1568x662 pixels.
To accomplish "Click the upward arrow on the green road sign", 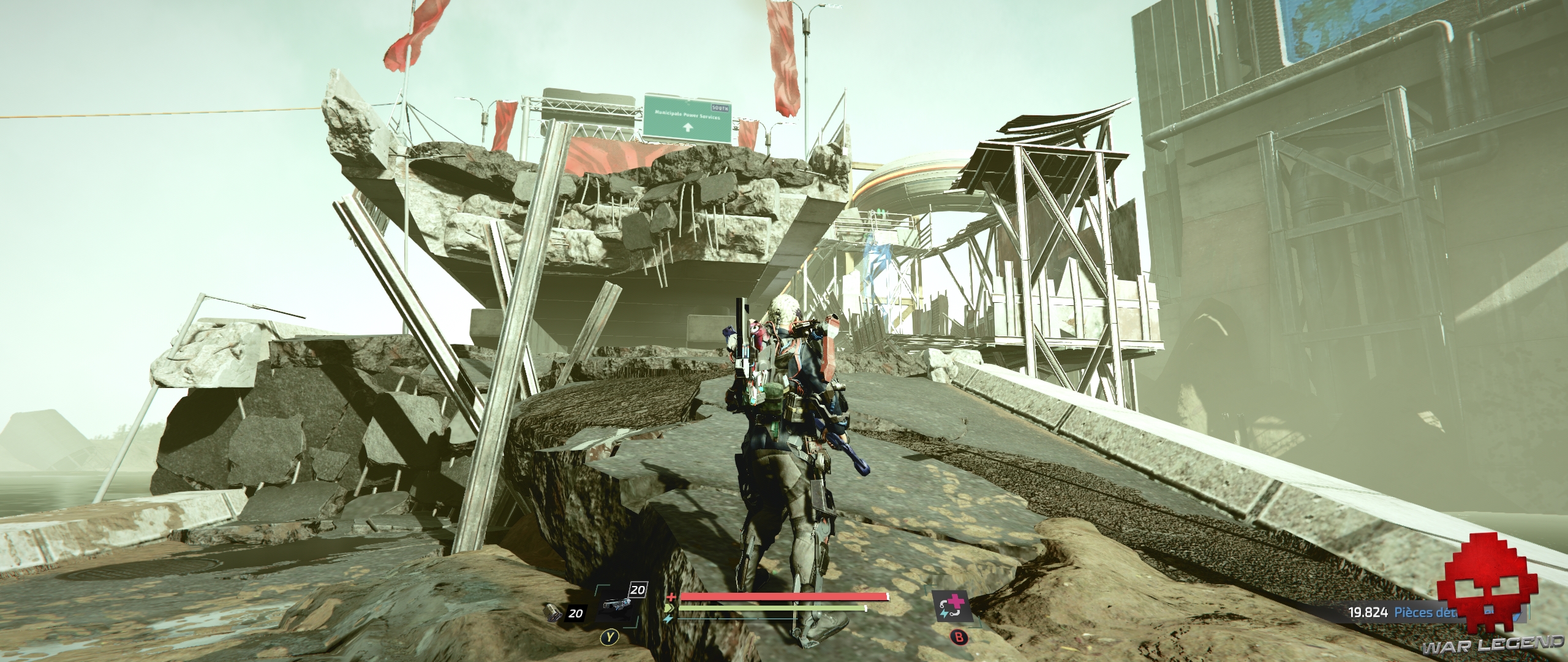I will (x=688, y=127).
